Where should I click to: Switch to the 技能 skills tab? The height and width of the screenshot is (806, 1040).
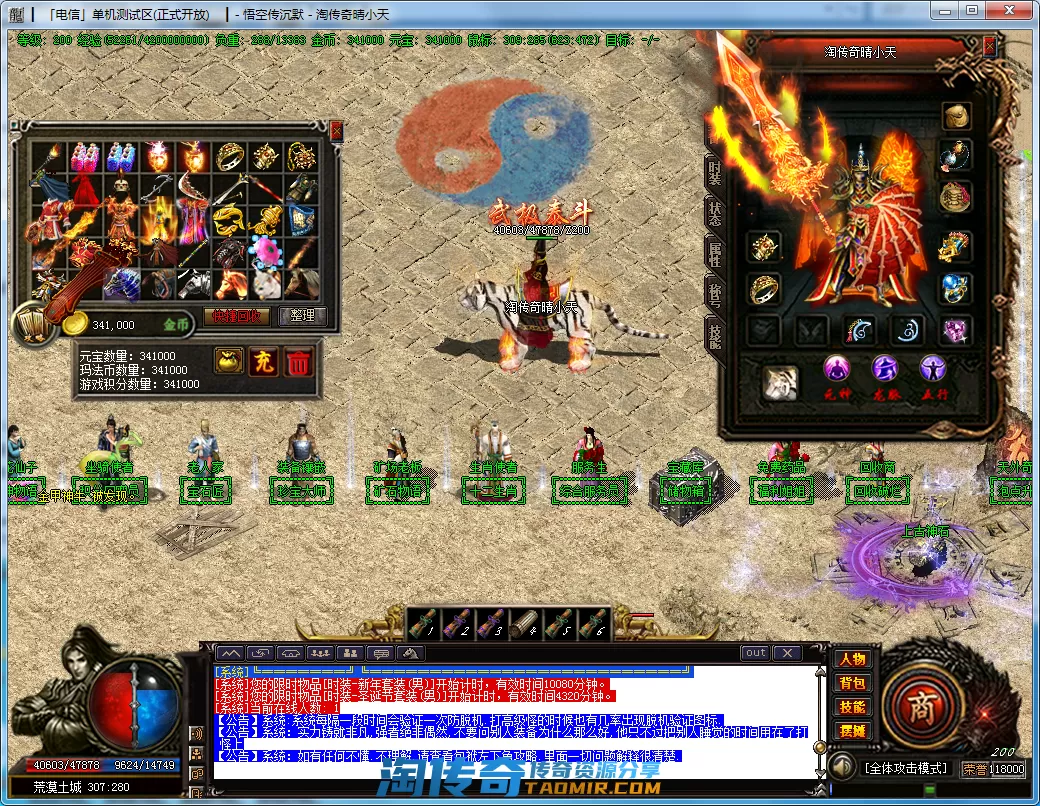pyautogui.click(x=714, y=335)
